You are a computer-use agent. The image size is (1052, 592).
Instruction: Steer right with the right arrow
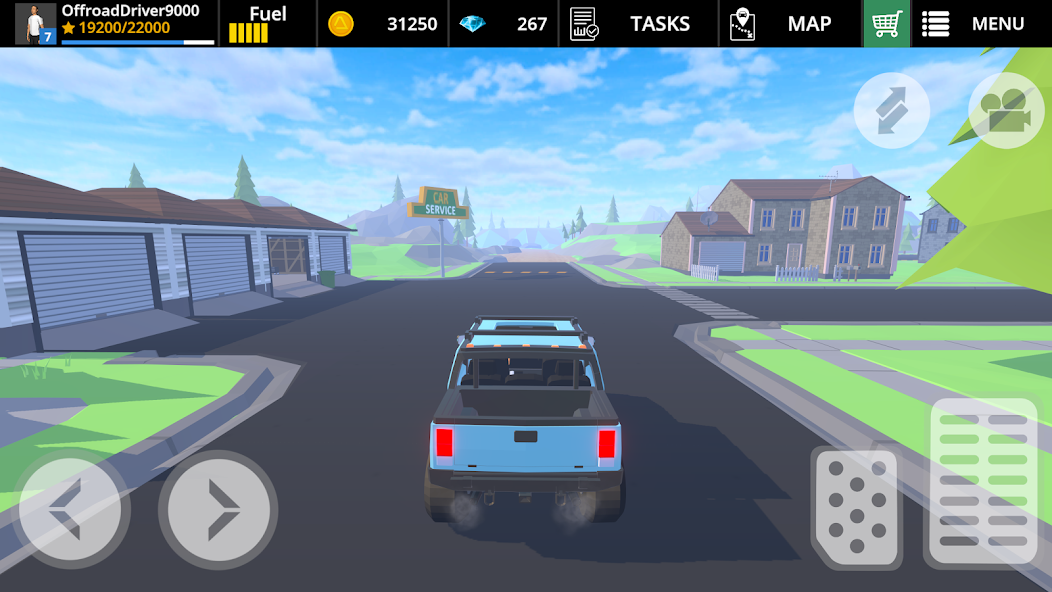tap(217, 510)
